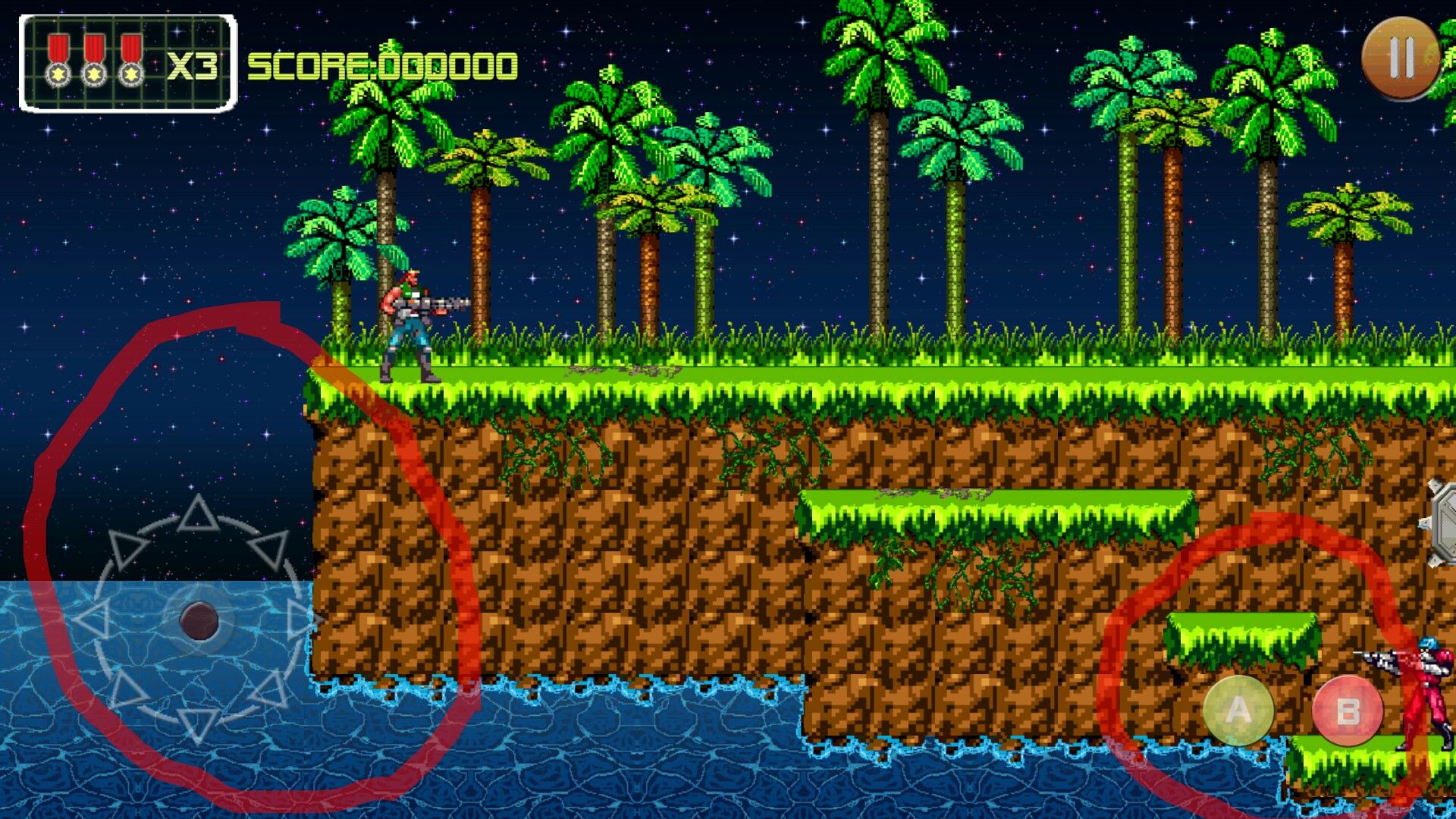Tap the D-pad upper-right diagonal arrow
The height and width of the screenshot is (819, 1456).
coord(271,548)
